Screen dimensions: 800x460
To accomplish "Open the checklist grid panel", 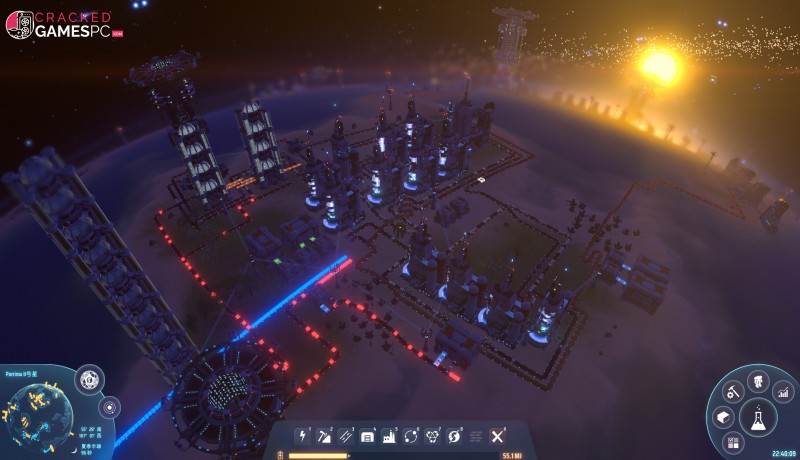I will pos(733,441).
